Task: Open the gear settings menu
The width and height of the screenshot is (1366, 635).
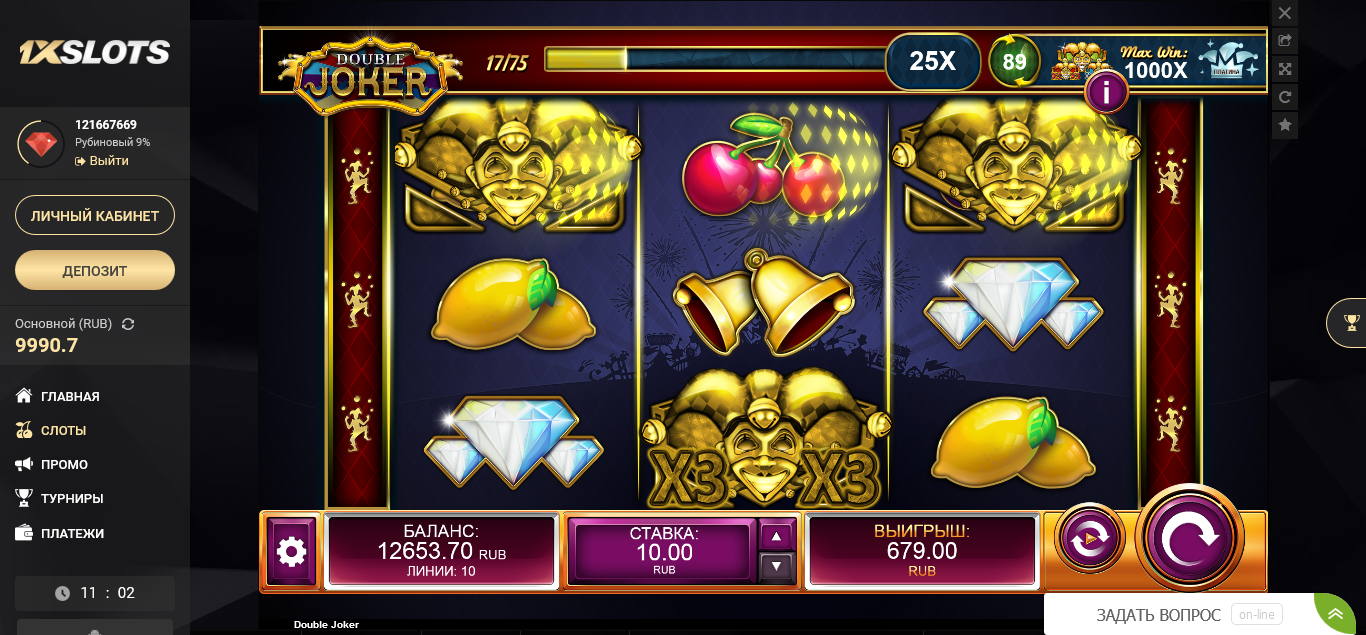Action: 291,551
